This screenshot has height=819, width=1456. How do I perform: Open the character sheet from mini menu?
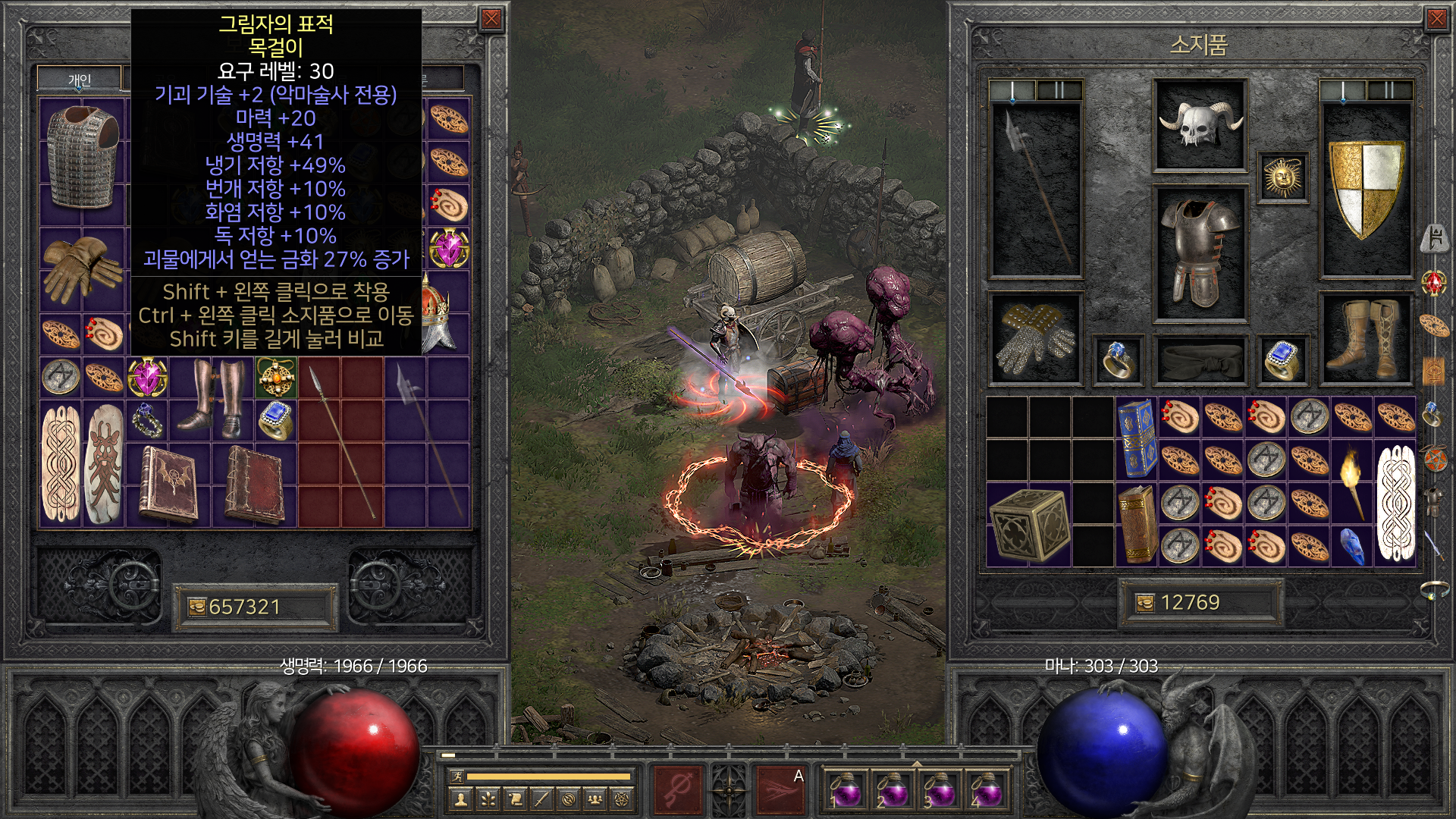pos(460,799)
